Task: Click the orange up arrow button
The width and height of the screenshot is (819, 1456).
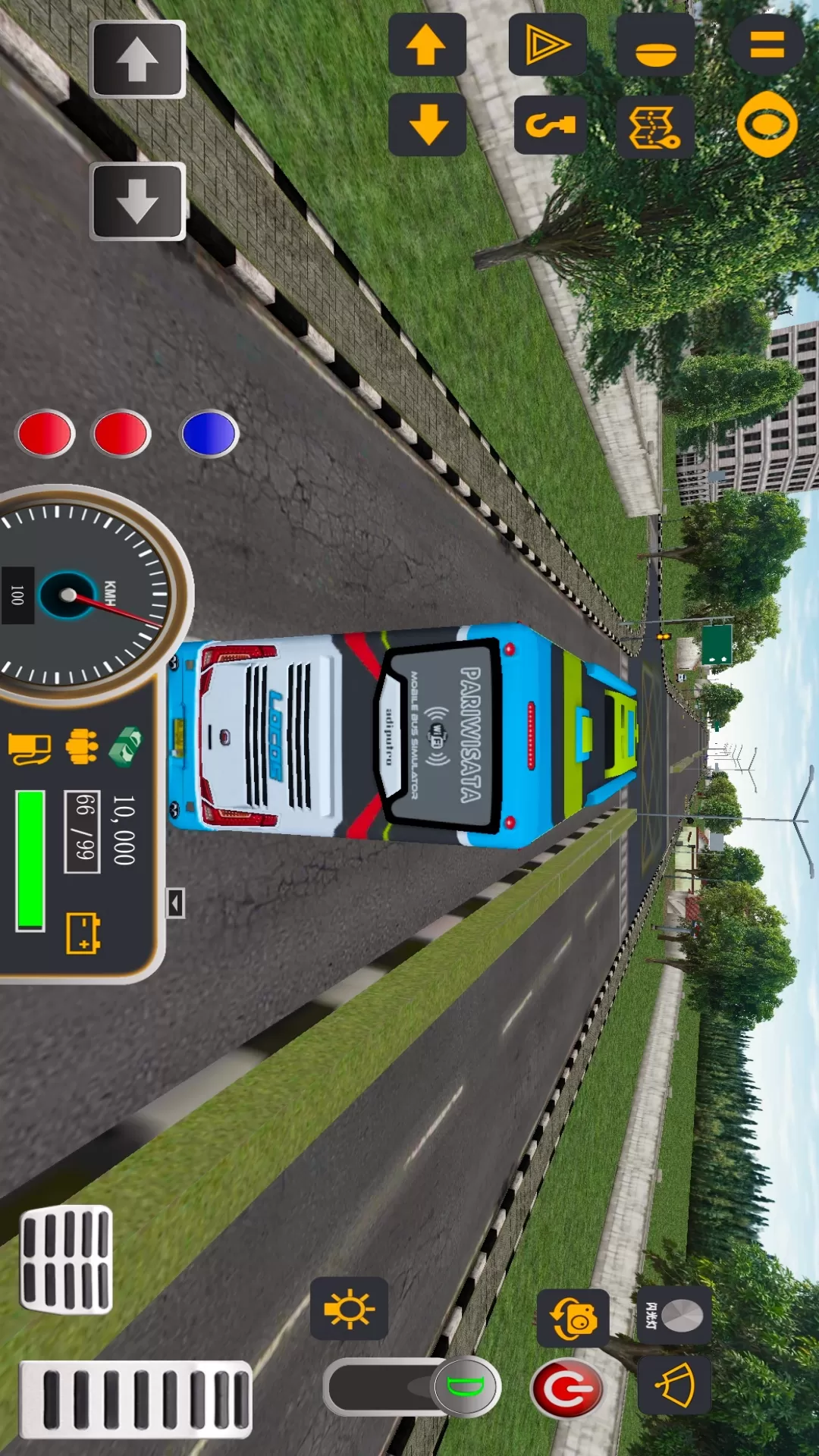Action: pos(427,45)
